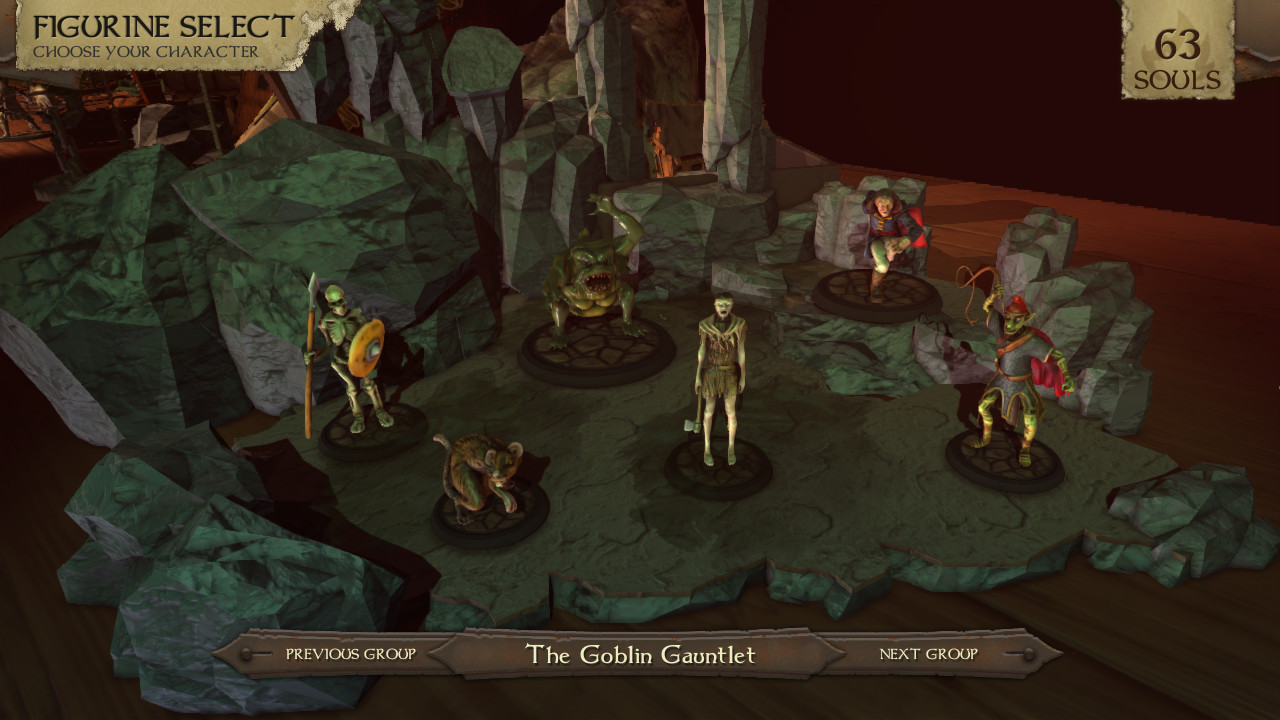This screenshot has height=720, width=1280.
Task: Open the Next Group character set
Action: (928, 655)
